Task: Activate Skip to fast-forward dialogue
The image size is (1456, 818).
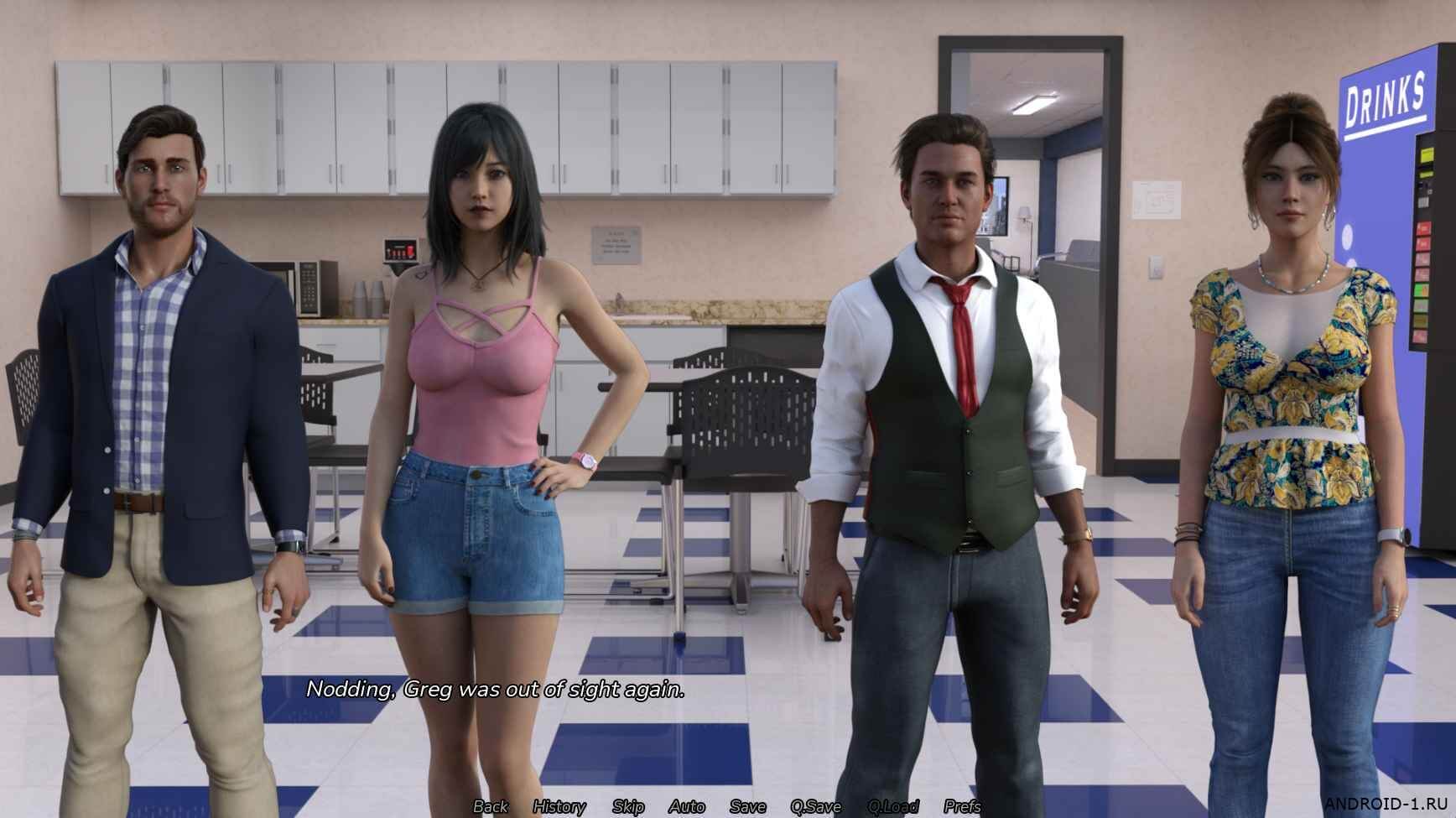Action: click(x=628, y=806)
